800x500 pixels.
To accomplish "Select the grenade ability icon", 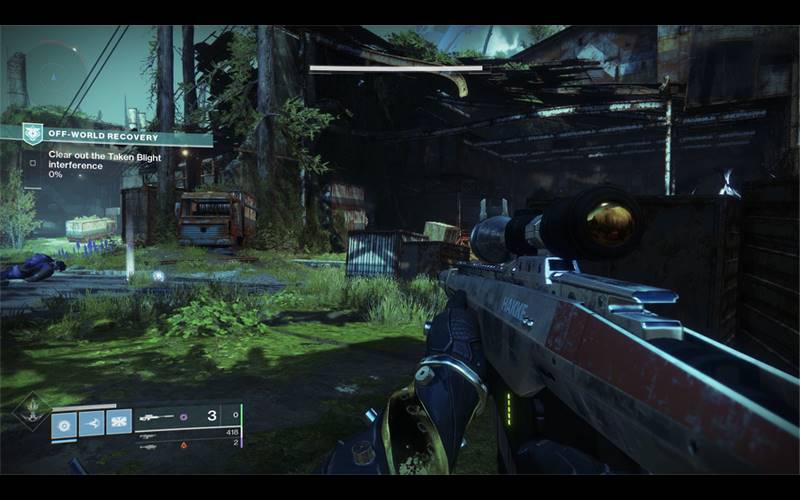I will pyautogui.click(x=65, y=424).
